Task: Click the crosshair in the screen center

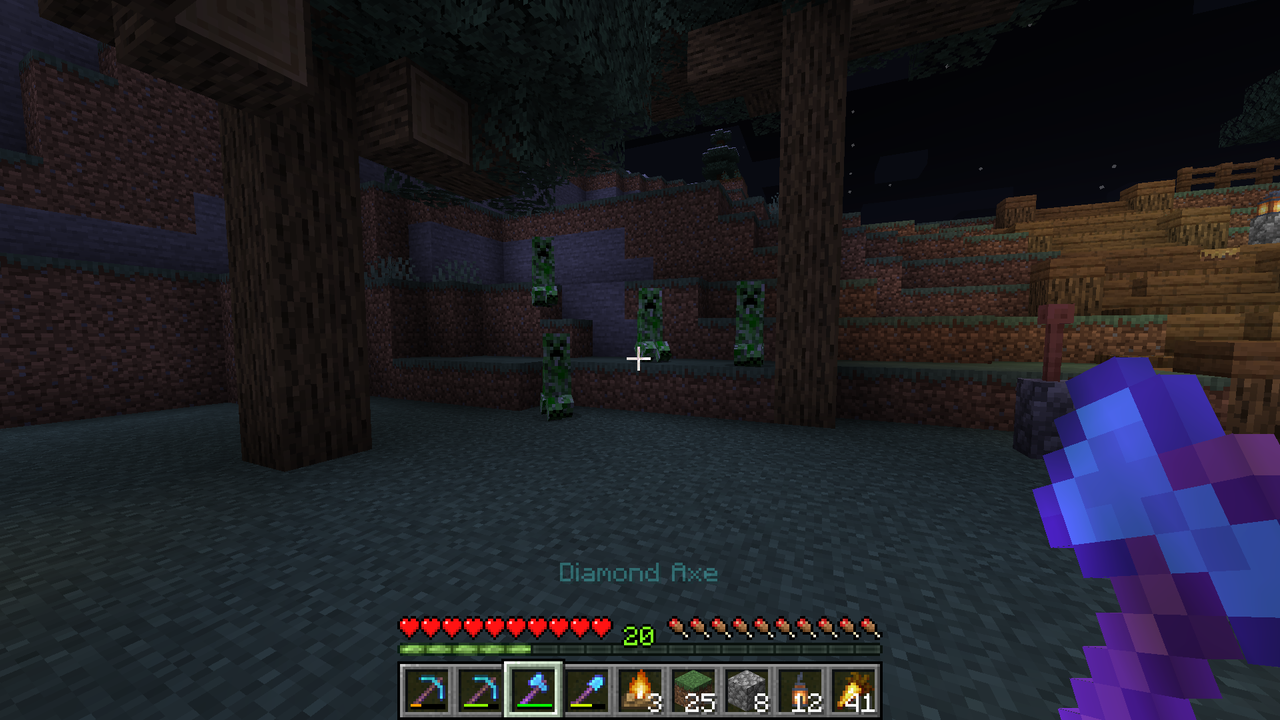Action: 638,358
